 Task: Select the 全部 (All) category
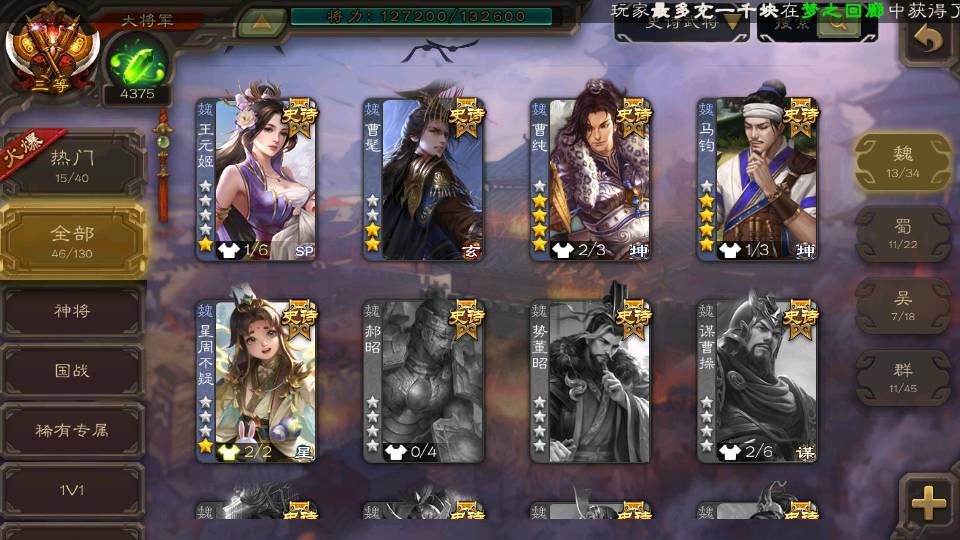72,240
